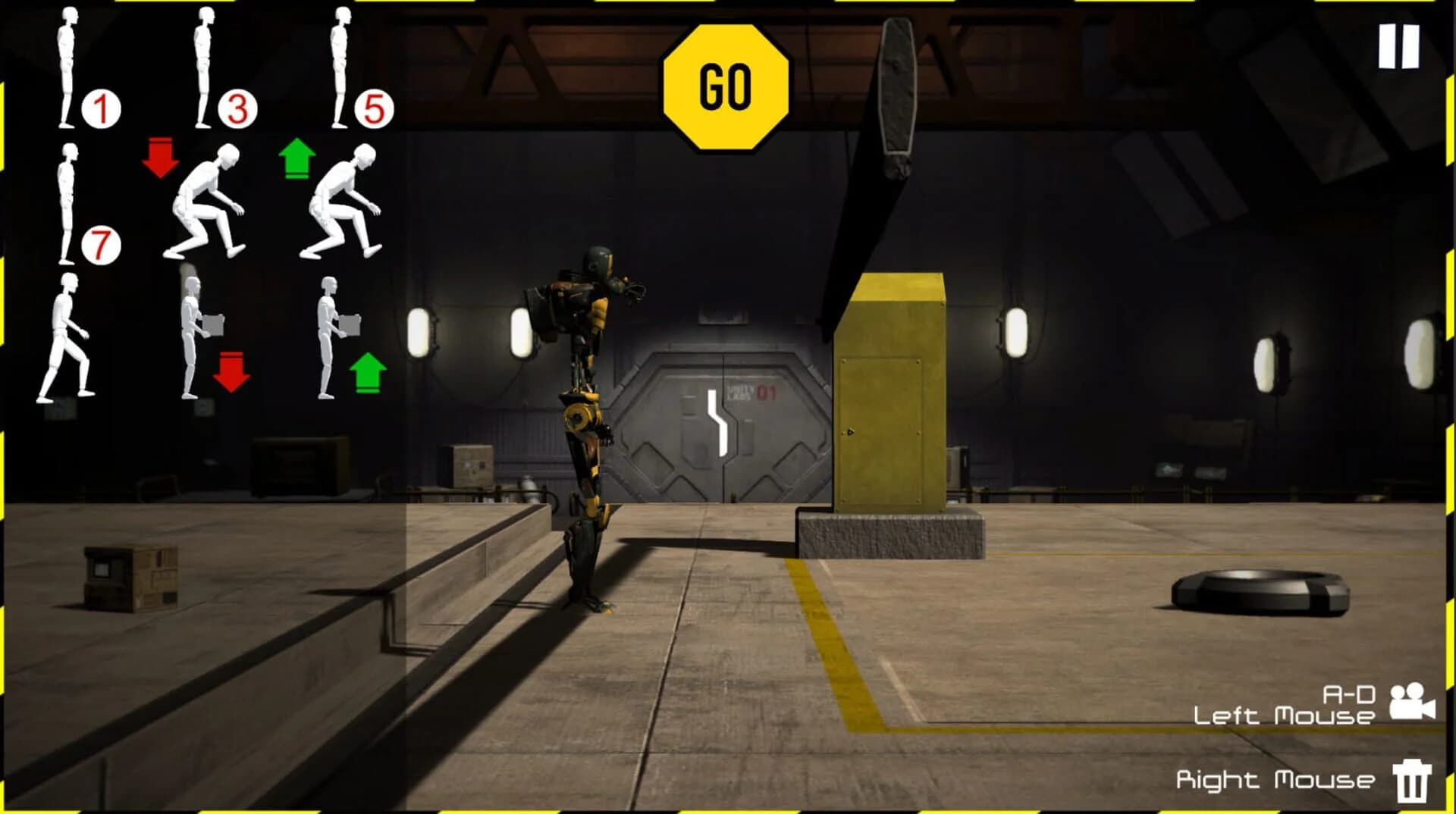Select standing pose number 3
Image resolution: width=1456 pixels, height=814 pixels.
(x=205, y=68)
